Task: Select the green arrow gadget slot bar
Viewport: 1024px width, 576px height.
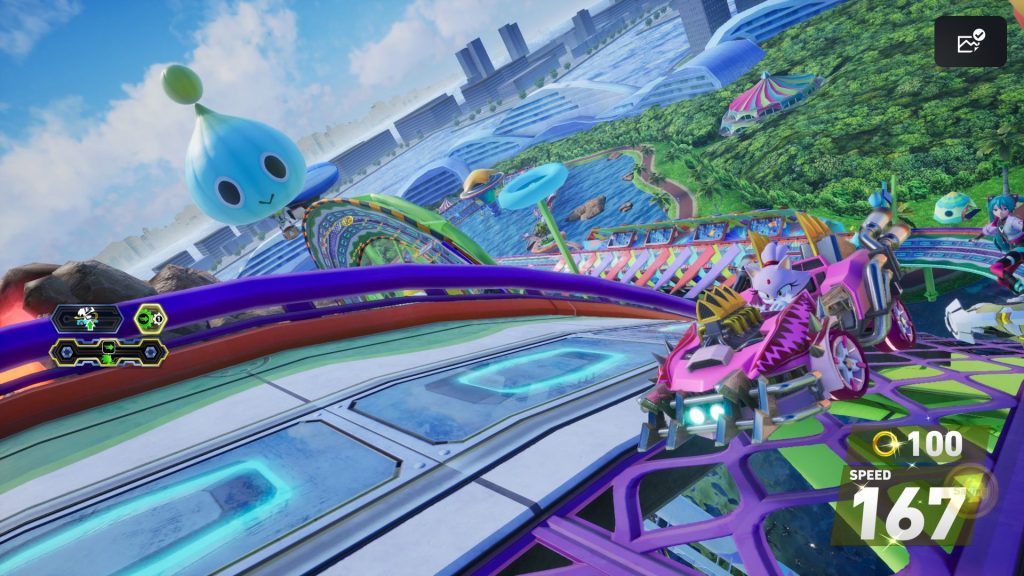Action: (x=108, y=350)
